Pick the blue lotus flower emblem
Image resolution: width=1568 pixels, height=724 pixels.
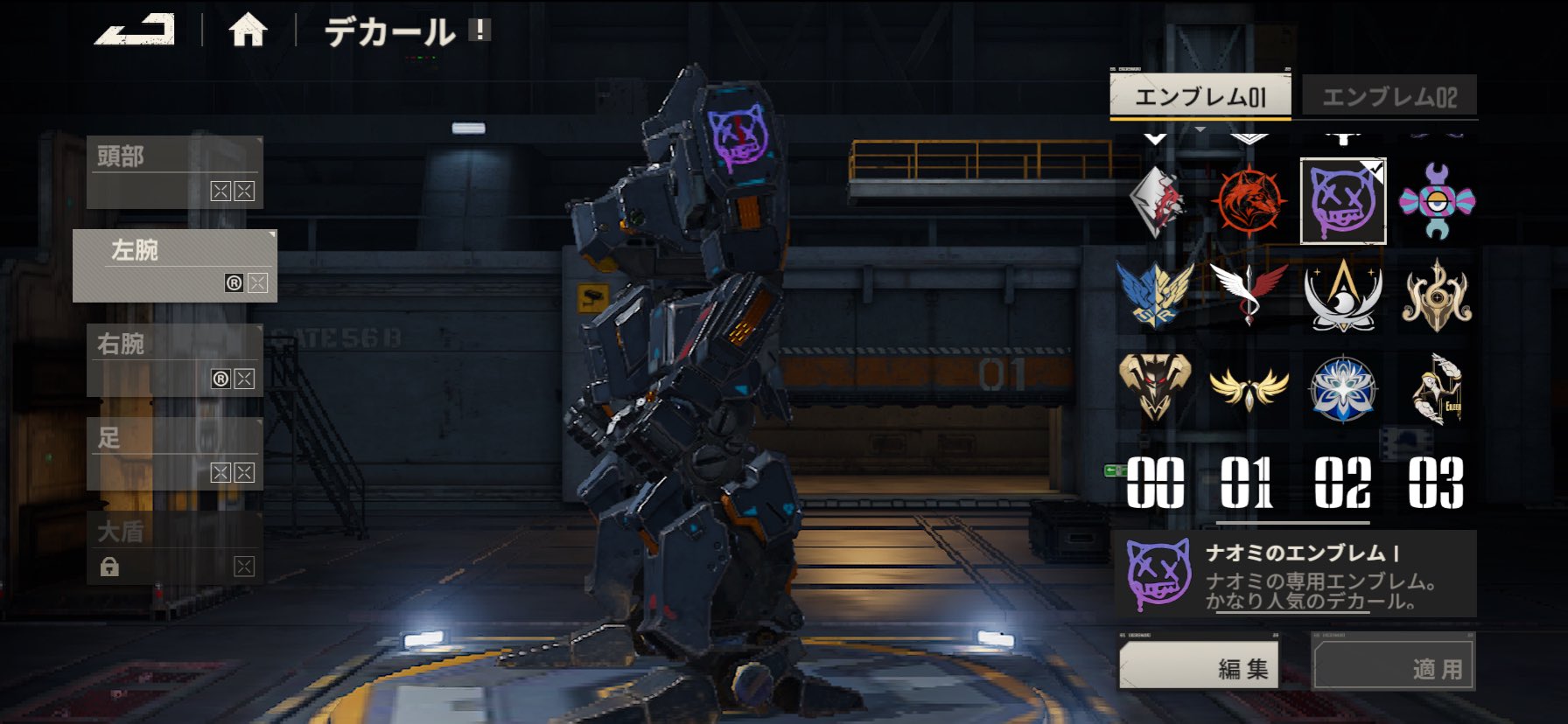tap(1342, 387)
